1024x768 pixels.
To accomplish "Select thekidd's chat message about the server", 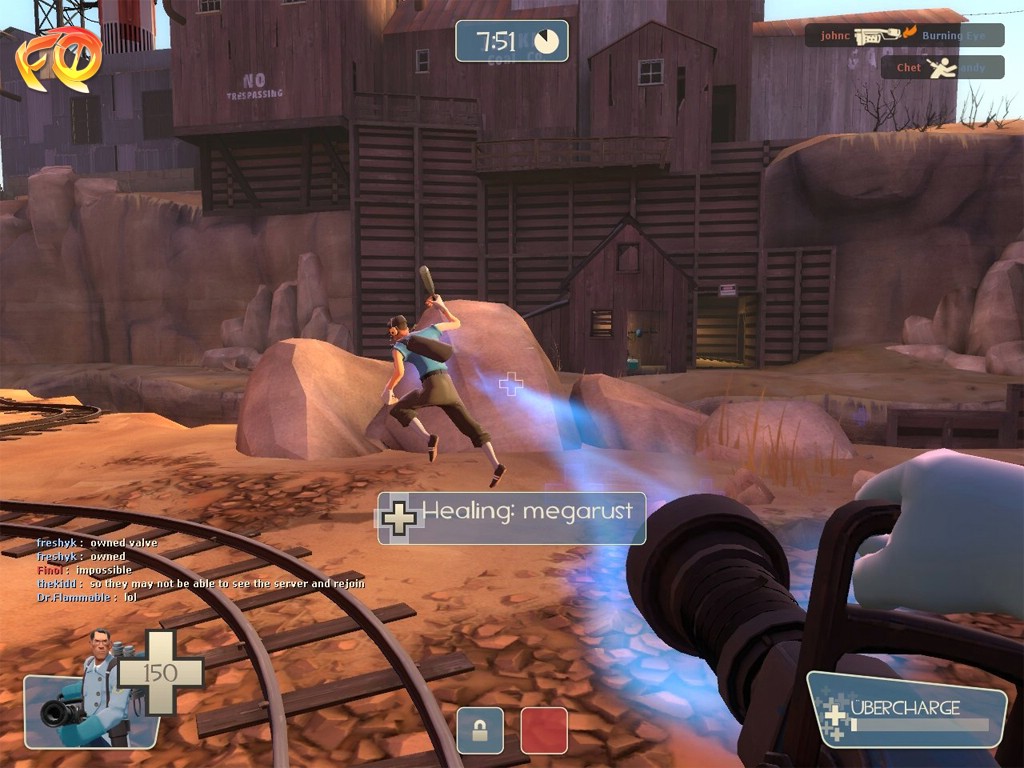I will click(200, 583).
